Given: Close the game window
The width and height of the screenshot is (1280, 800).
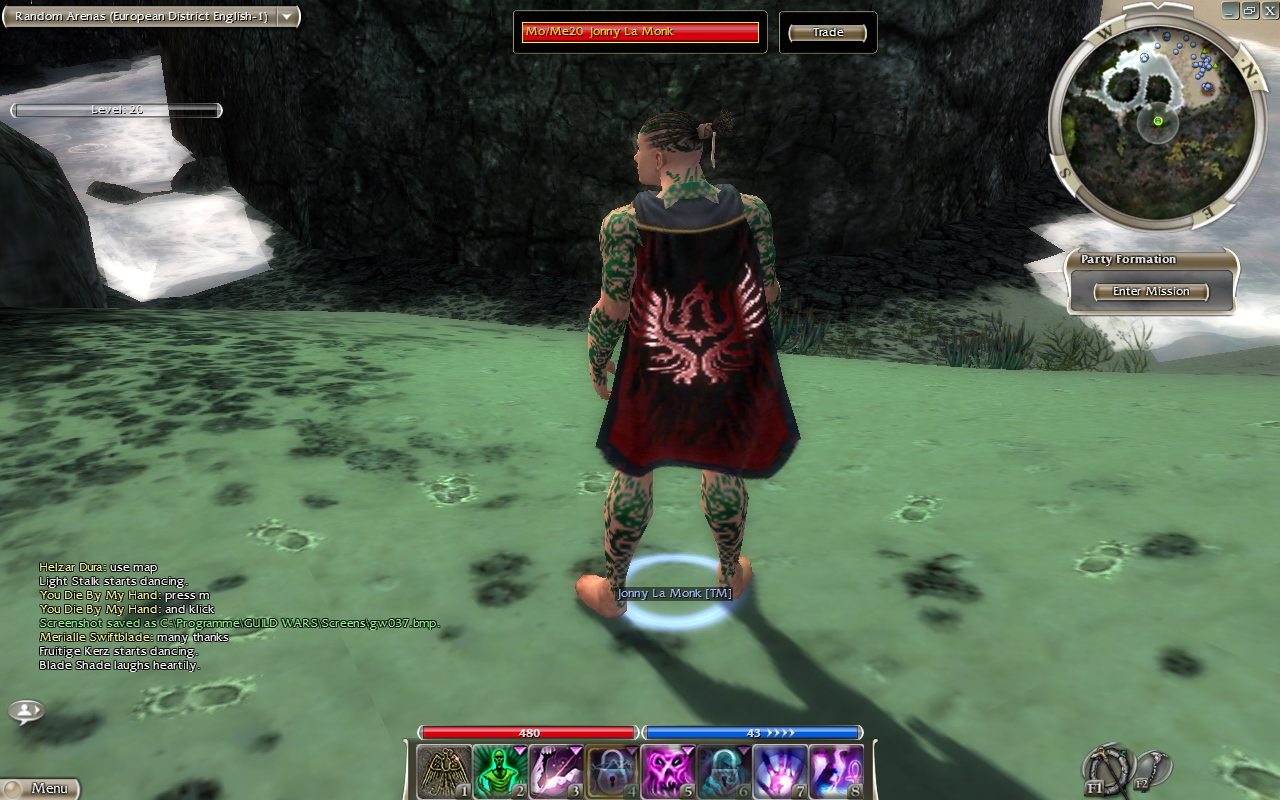Looking at the screenshot, I should [x=1269, y=10].
